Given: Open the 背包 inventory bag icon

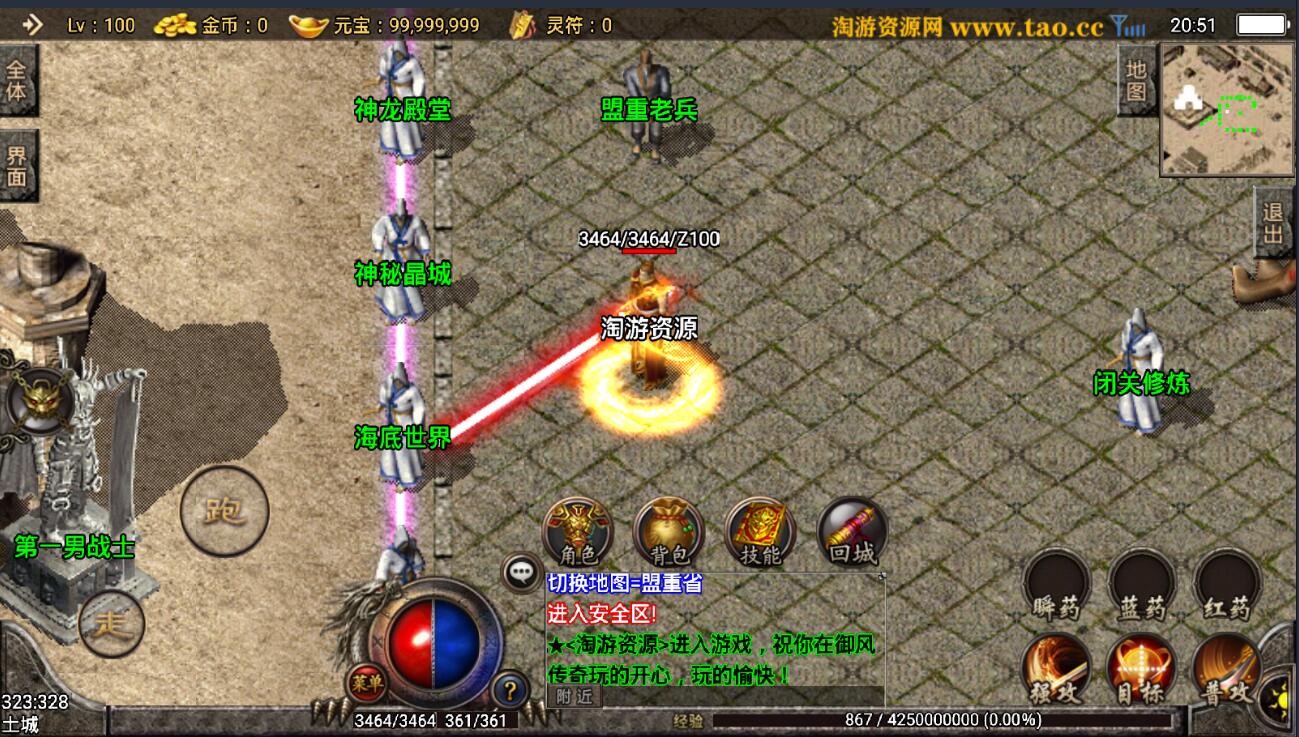Looking at the screenshot, I should 667,531.
